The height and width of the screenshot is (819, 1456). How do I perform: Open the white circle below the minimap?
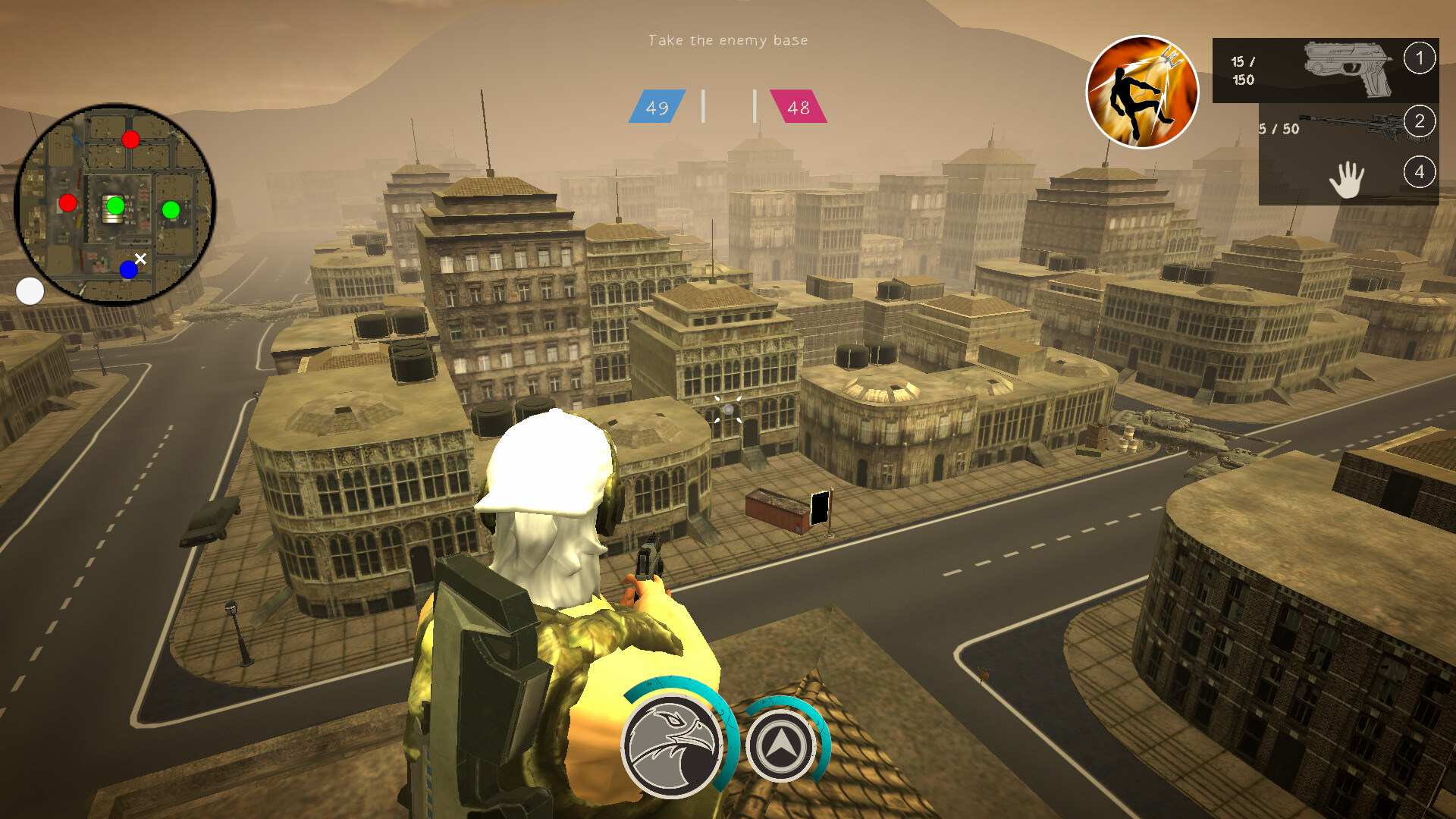click(30, 291)
